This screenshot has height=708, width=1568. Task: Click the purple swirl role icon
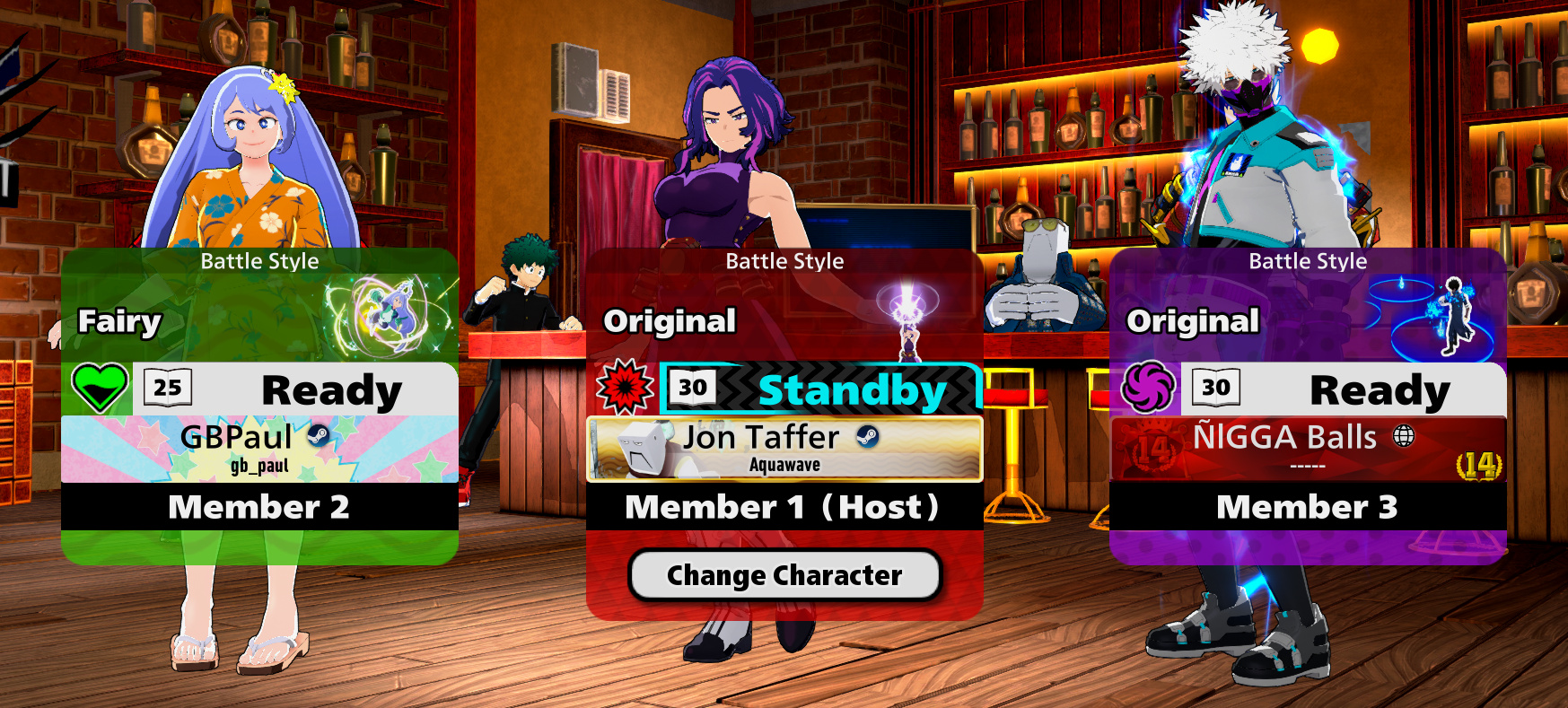point(1148,388)
